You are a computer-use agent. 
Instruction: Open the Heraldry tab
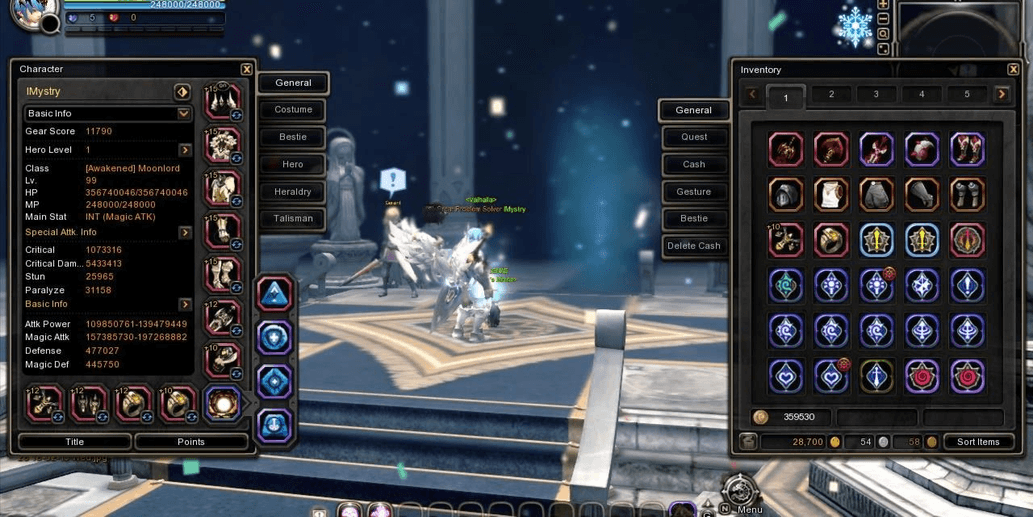point(293,191)
